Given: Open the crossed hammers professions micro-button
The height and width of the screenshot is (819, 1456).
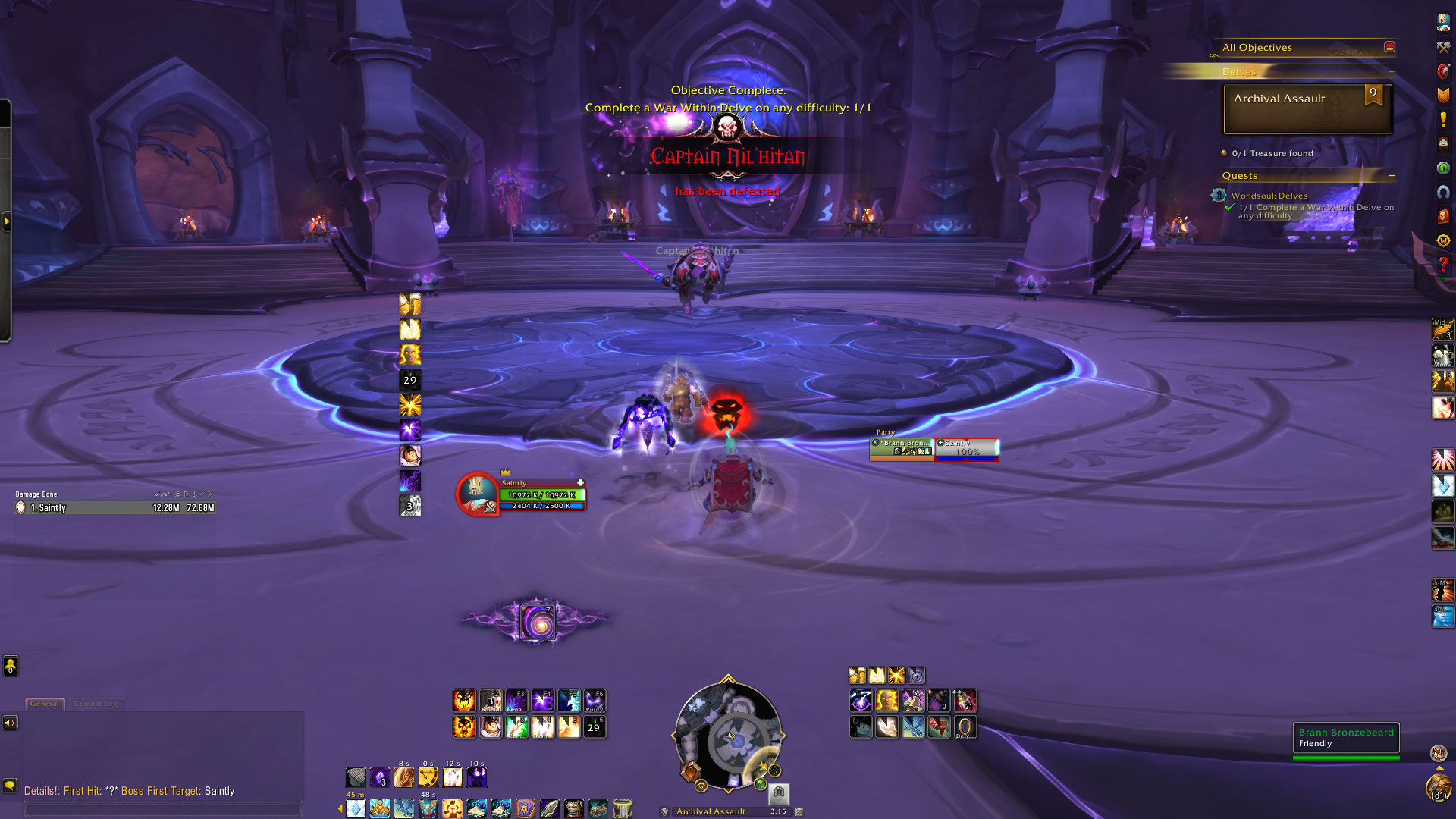Looking at the screenshot, I should (1443, 47).
